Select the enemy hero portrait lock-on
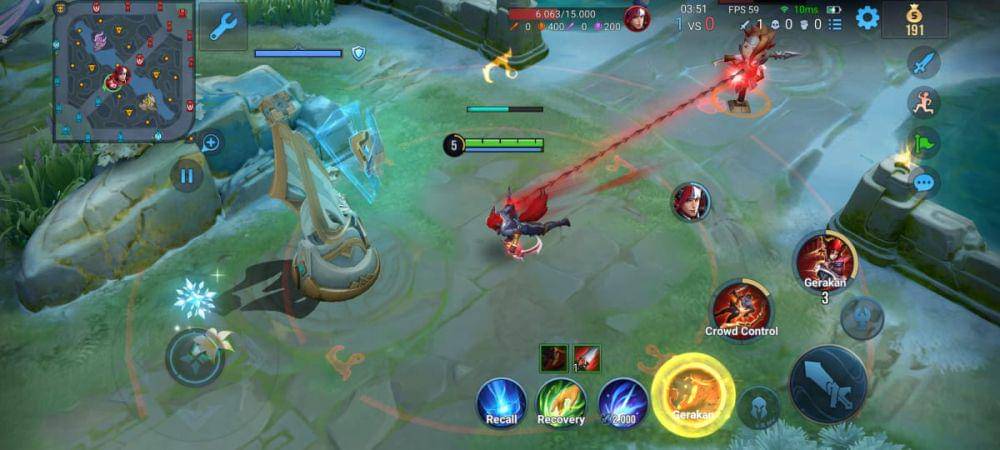Viewport: 1000px width, 450px height. pos(691,201)
